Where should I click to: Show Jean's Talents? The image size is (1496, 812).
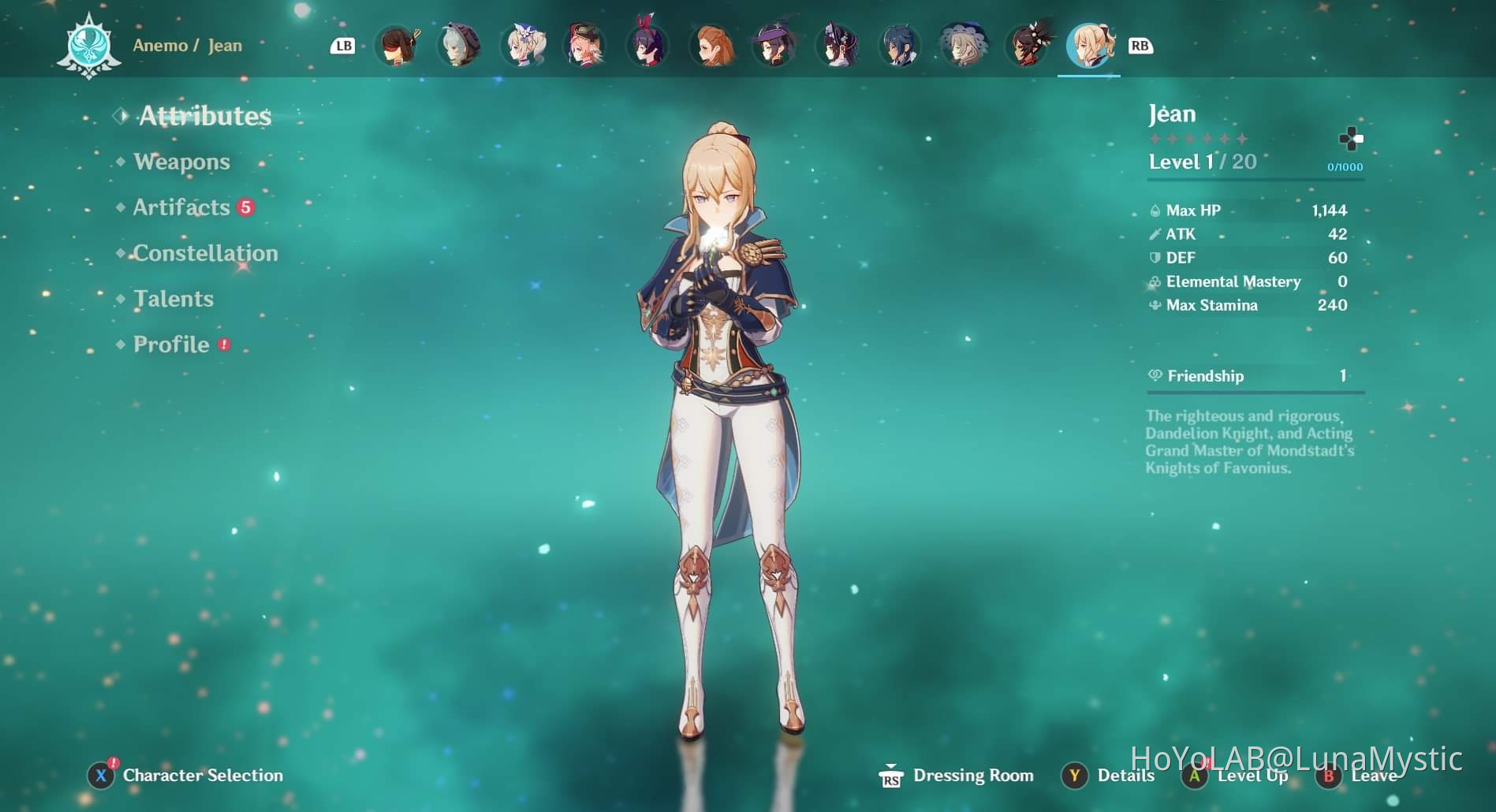point(173,299)
